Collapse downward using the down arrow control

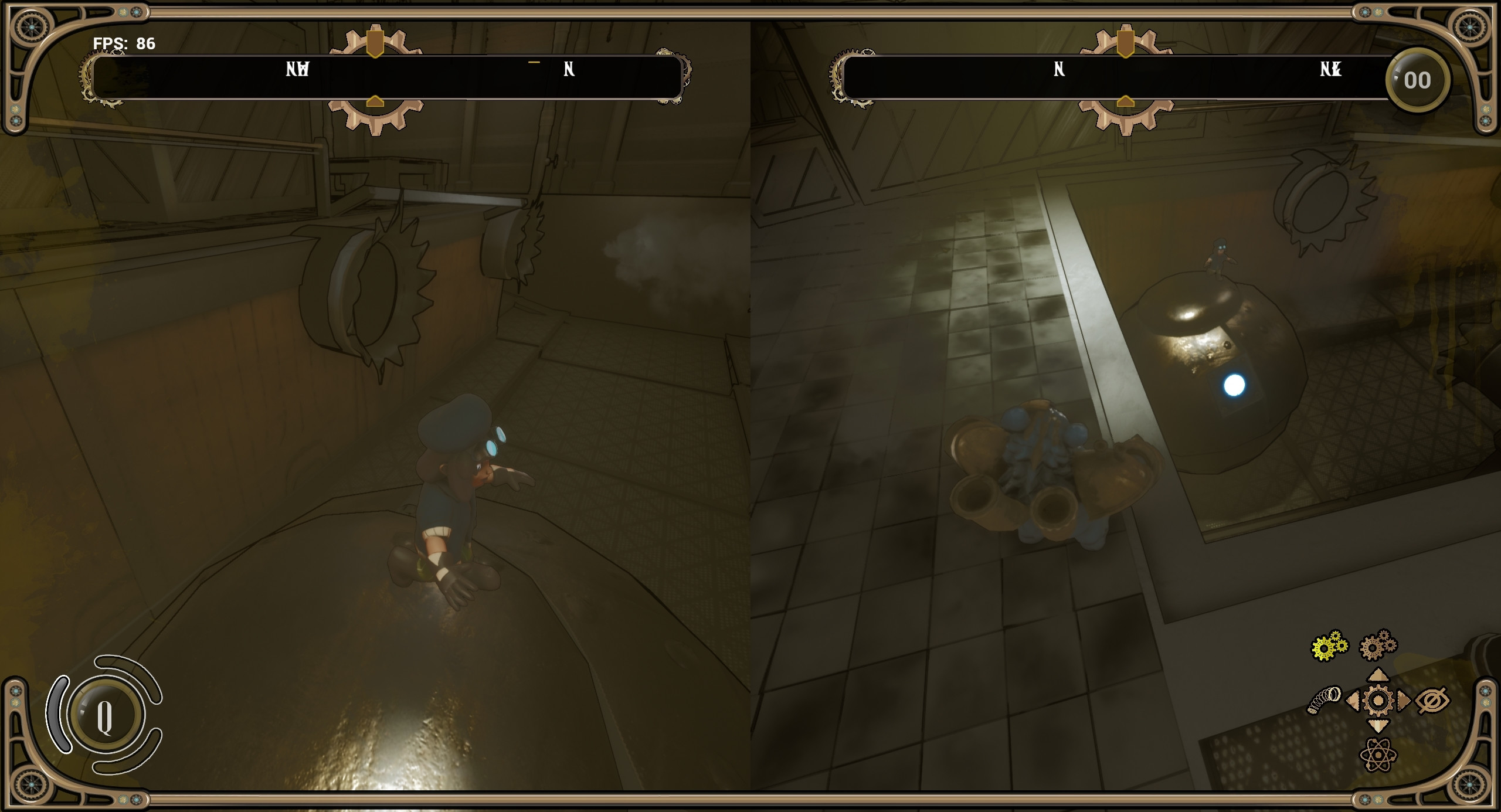click(1378, 726)
